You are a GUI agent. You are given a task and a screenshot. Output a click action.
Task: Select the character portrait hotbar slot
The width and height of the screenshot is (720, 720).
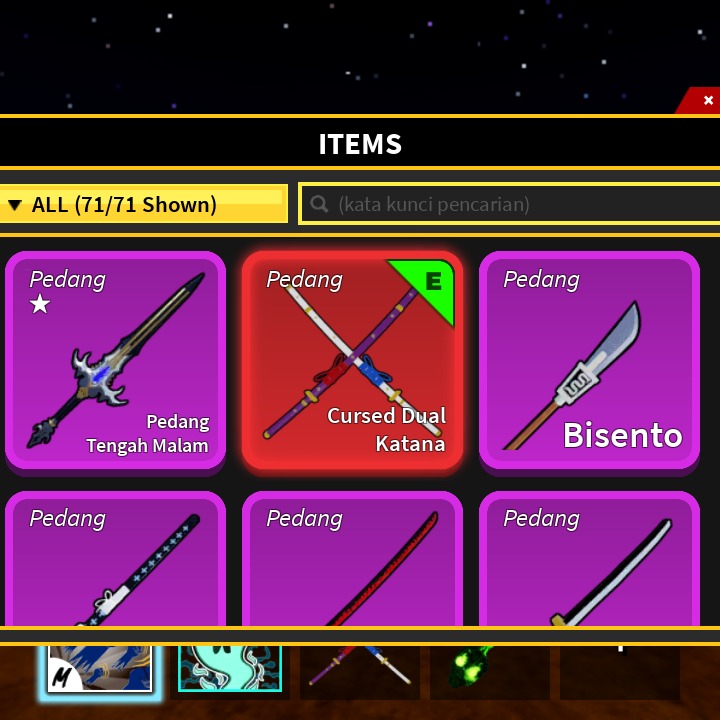click(100, 668)
